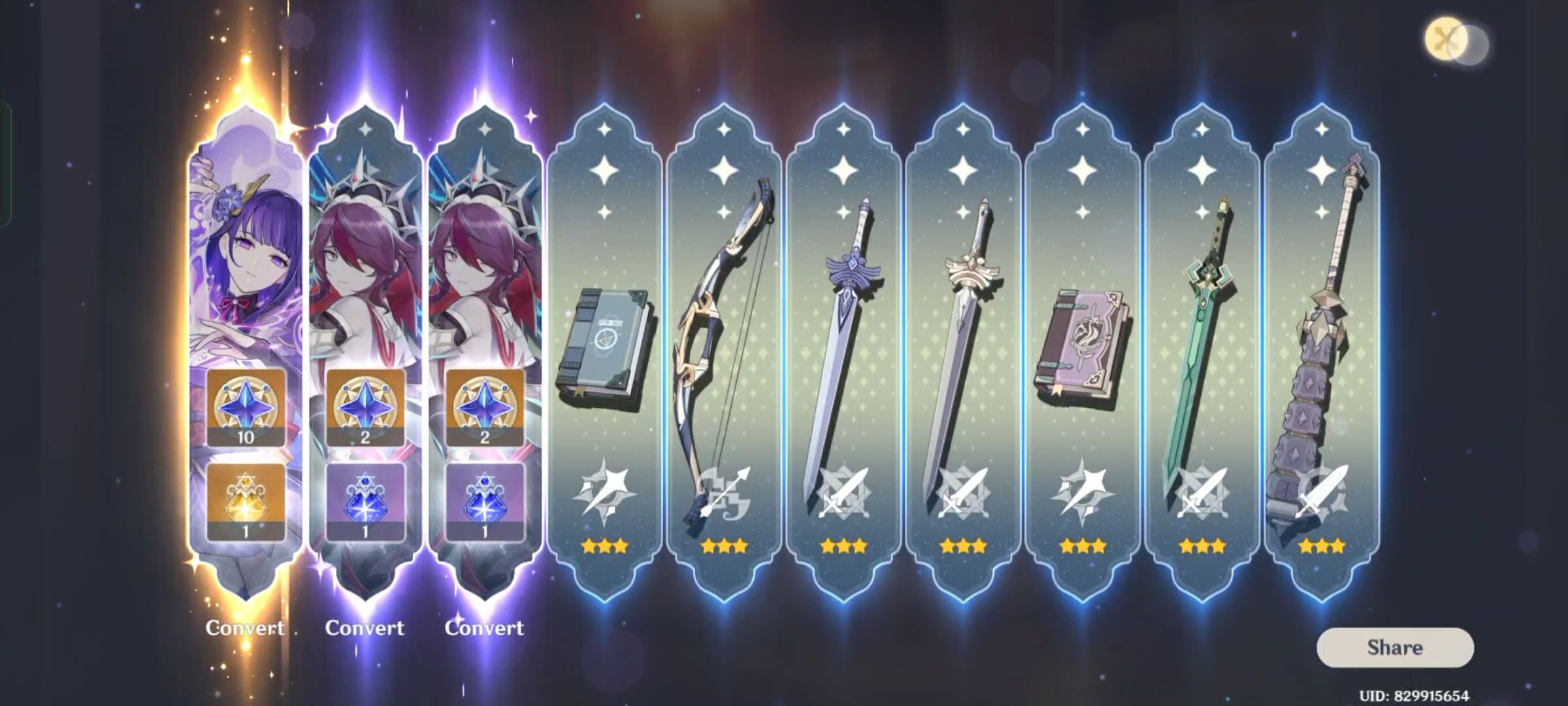
Task: Click Convert under Raiden Shogun
Action: (x=244, y=628)
